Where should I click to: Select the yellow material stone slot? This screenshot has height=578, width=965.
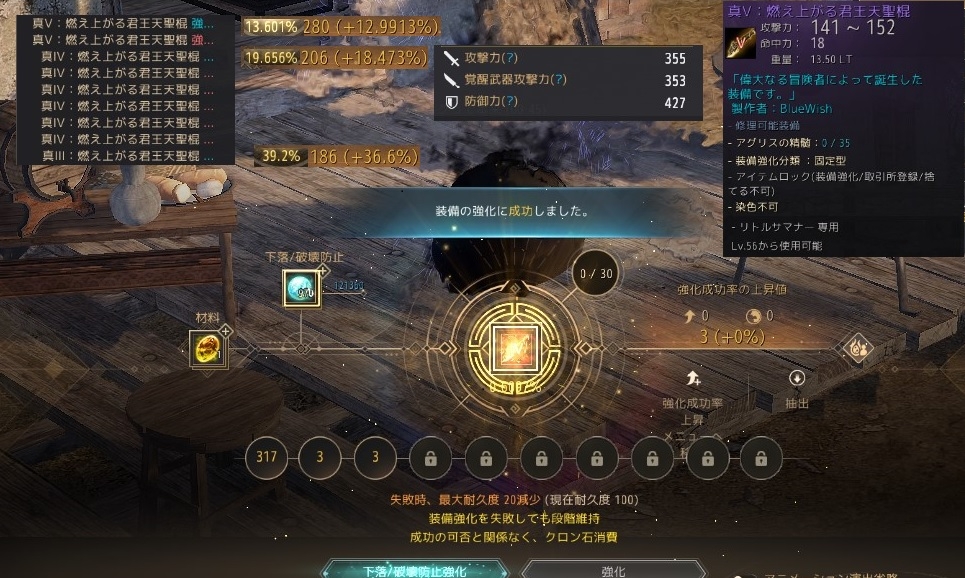tap(205, 349)
